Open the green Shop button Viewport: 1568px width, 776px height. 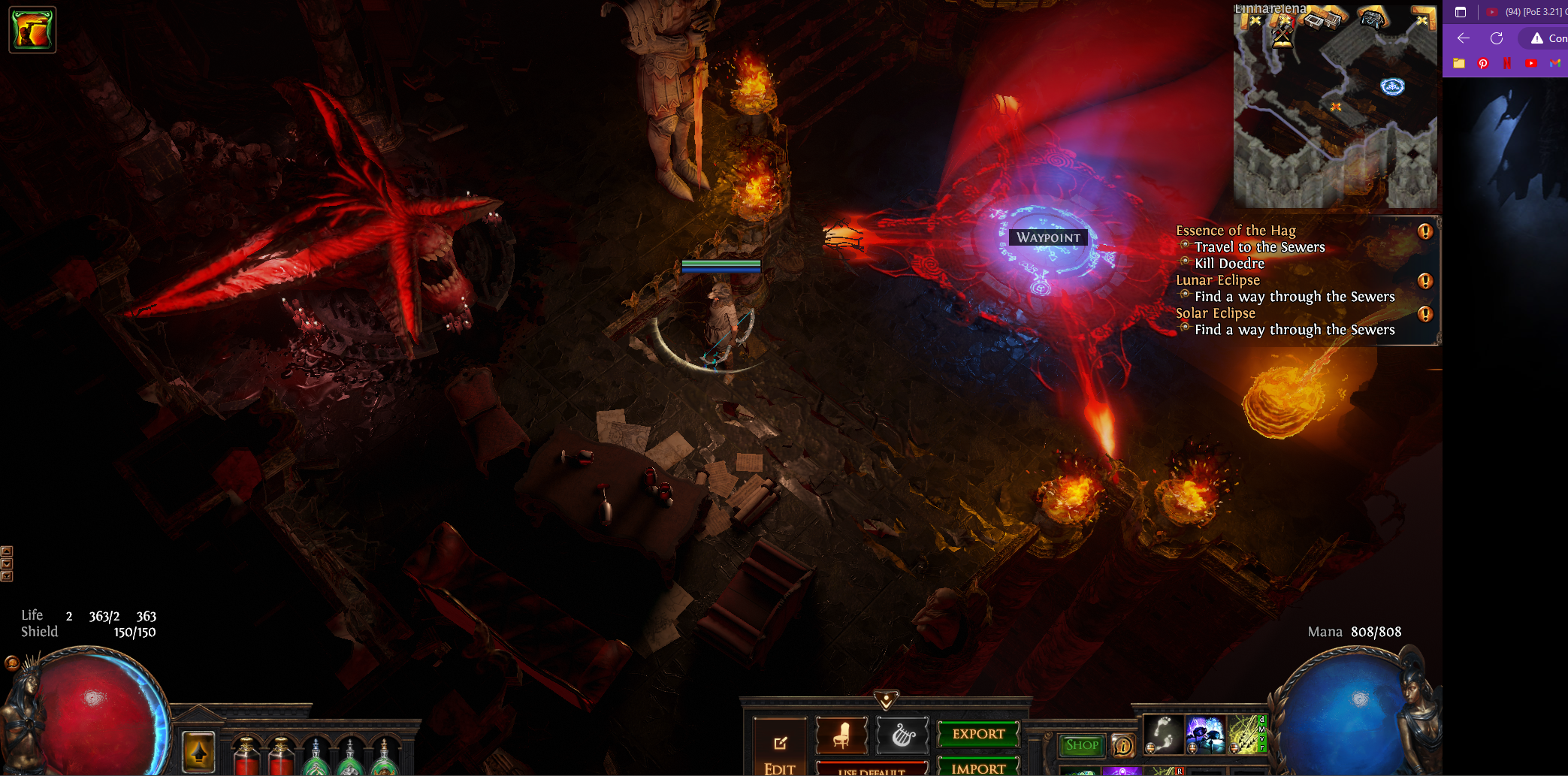point(1081,745)
